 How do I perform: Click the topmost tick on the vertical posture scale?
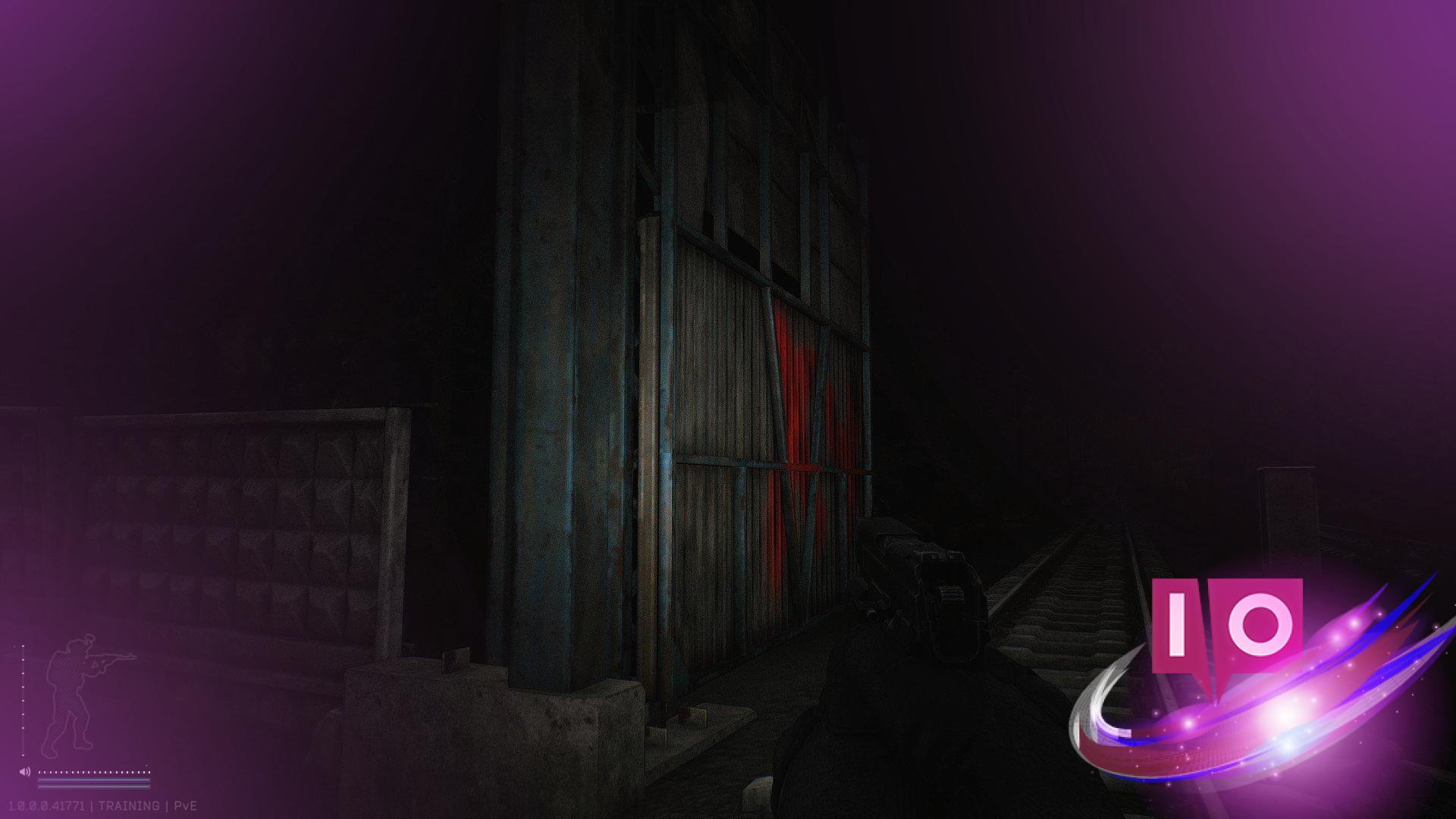(x=23, y=645)
